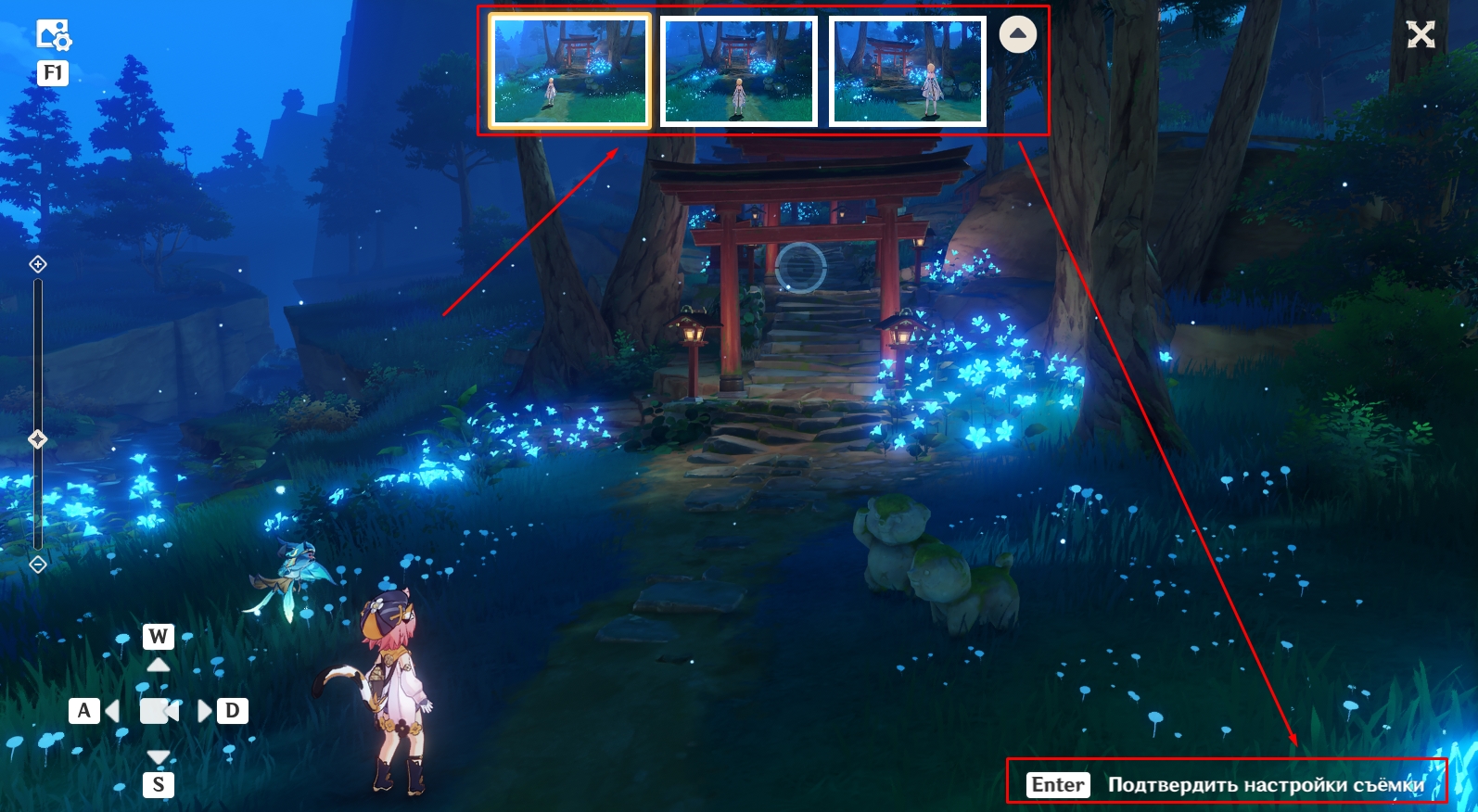
Task: Move camera back with the down arrow
Action: 159,757
